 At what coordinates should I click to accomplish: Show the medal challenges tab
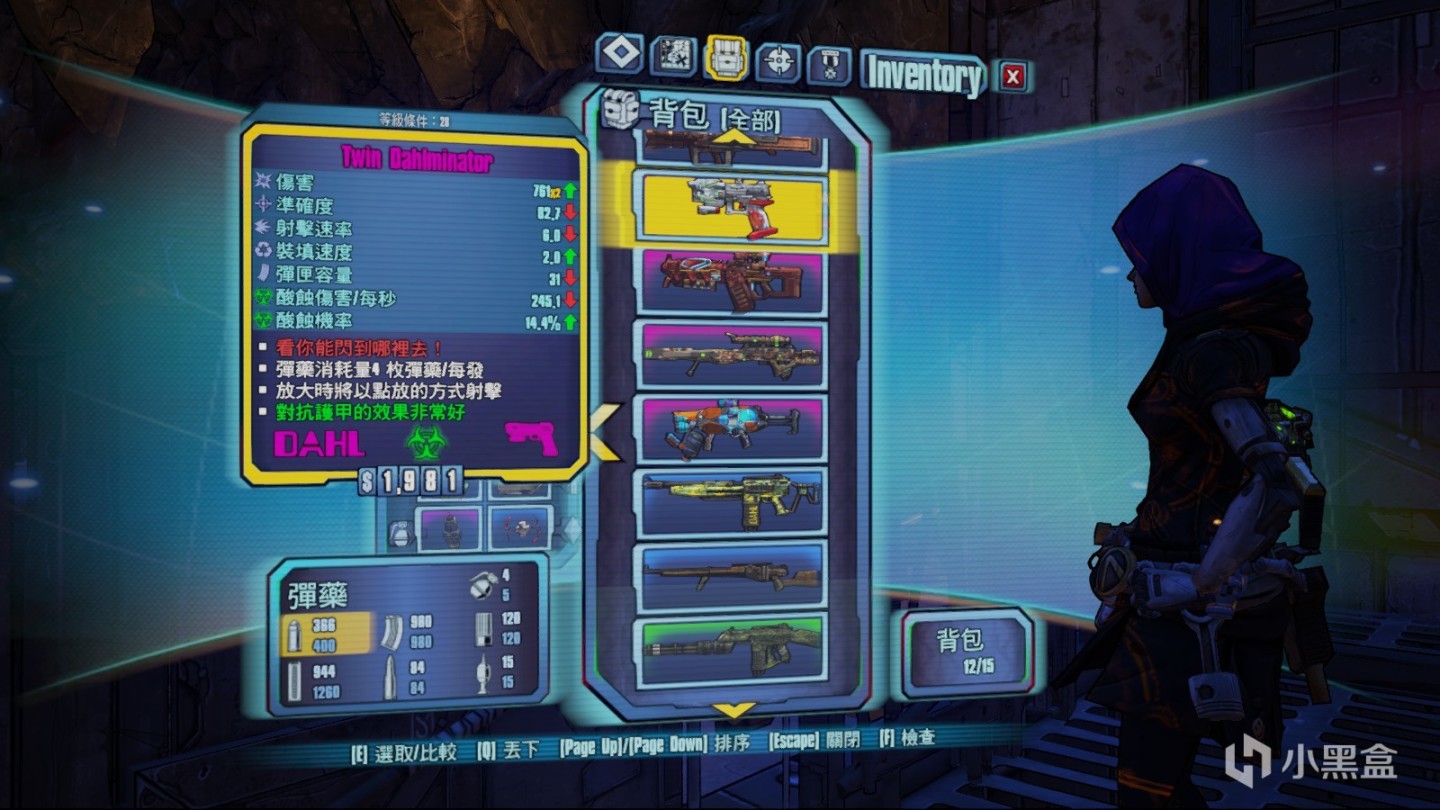point(829,65)
